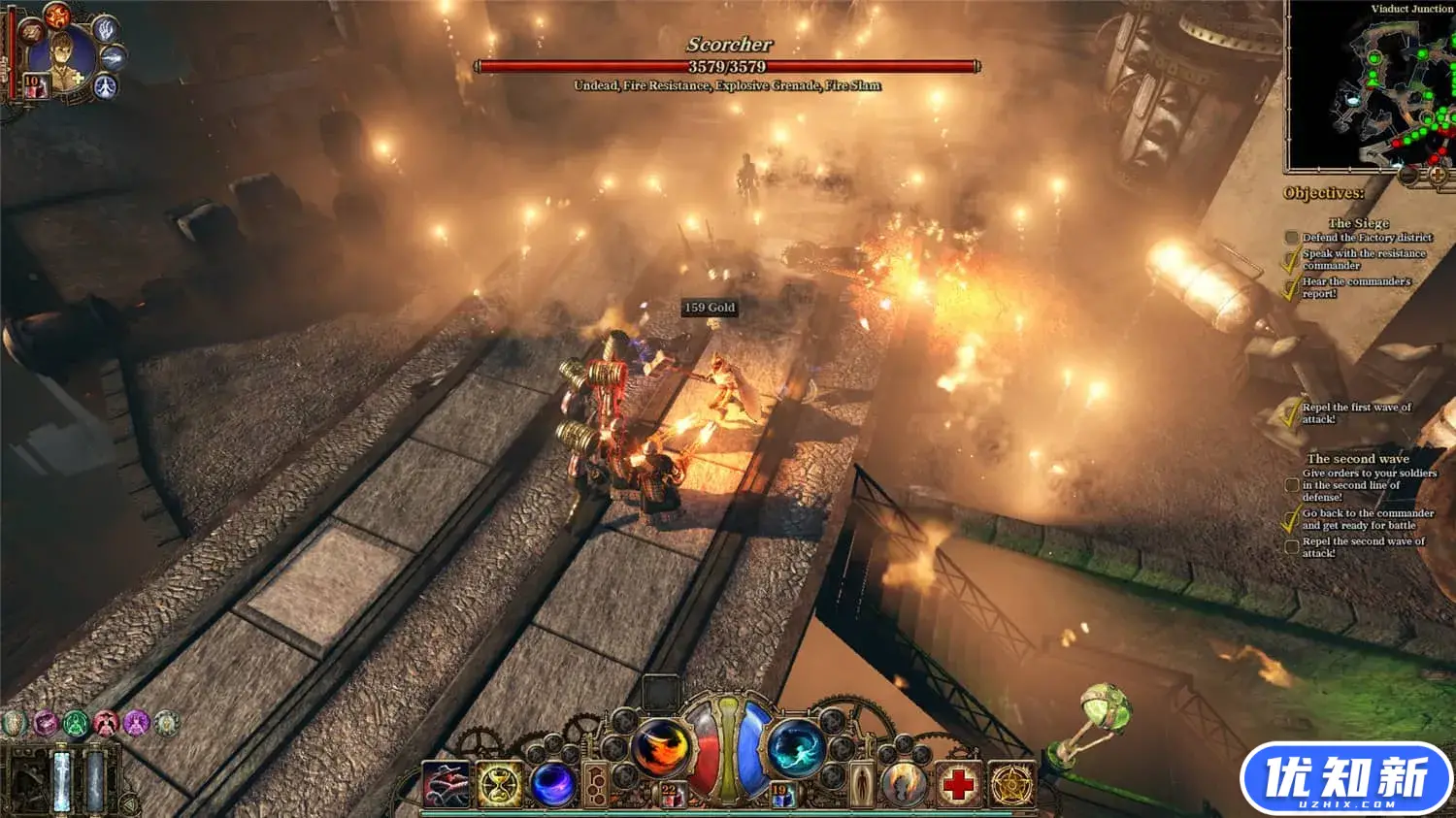Select the red hat figure buff icon

pyautogui.click(x=106, y=723)
